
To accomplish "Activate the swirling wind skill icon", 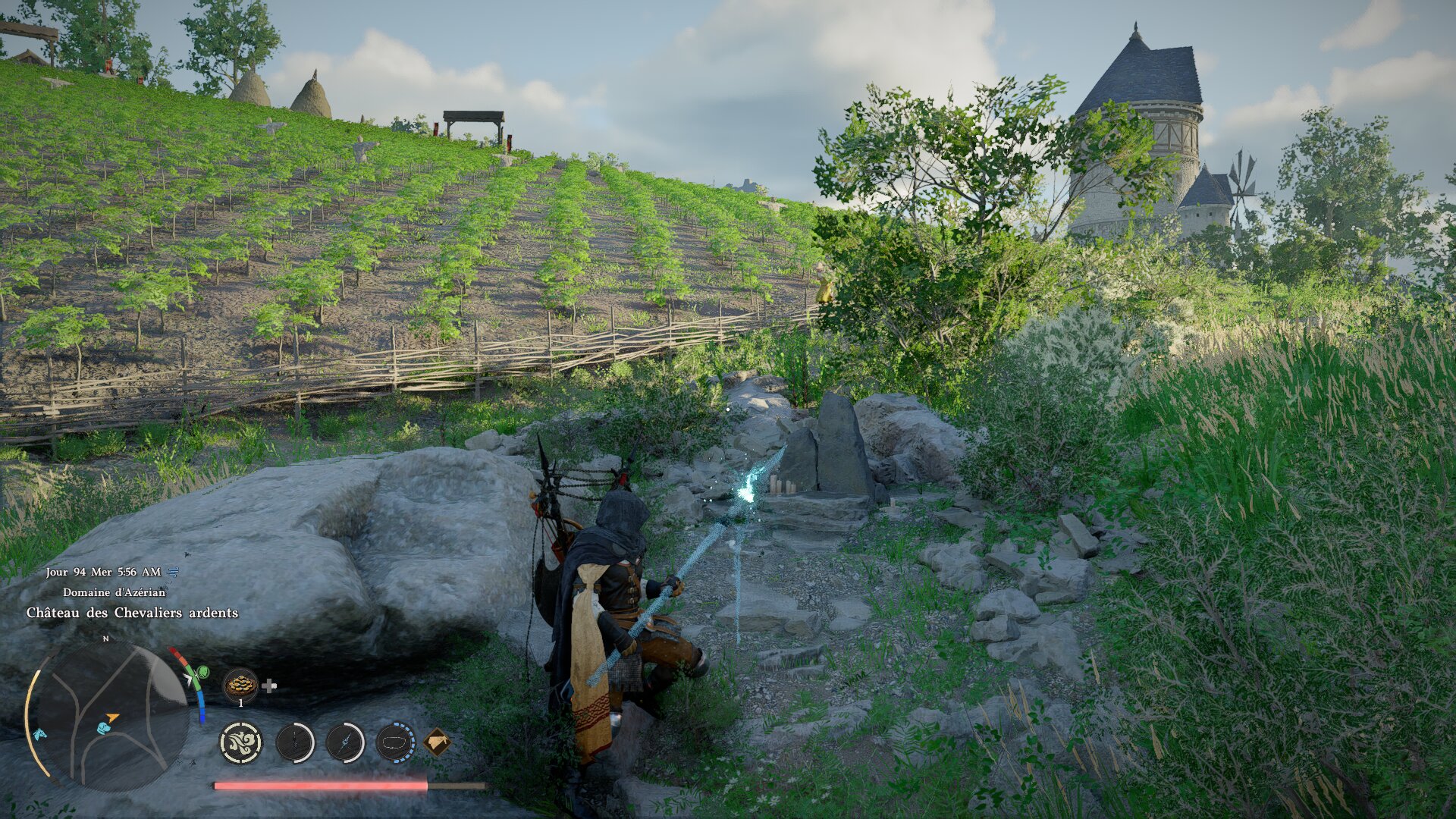I will [241, 742].
